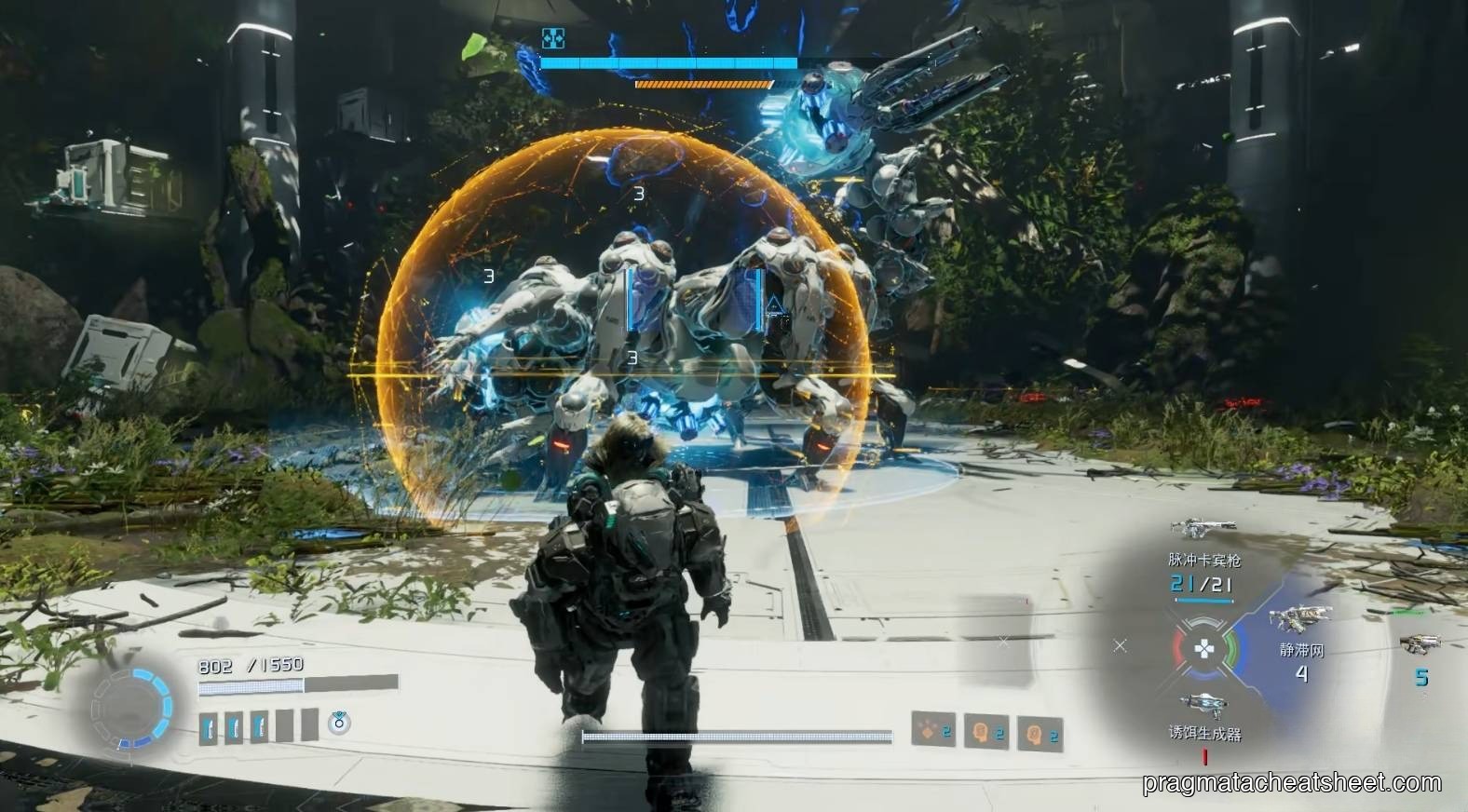The height and width of the screenshot is (812, 1468).
Task: Select the ring icon beside the knife slots
Action: click(338, 724)
